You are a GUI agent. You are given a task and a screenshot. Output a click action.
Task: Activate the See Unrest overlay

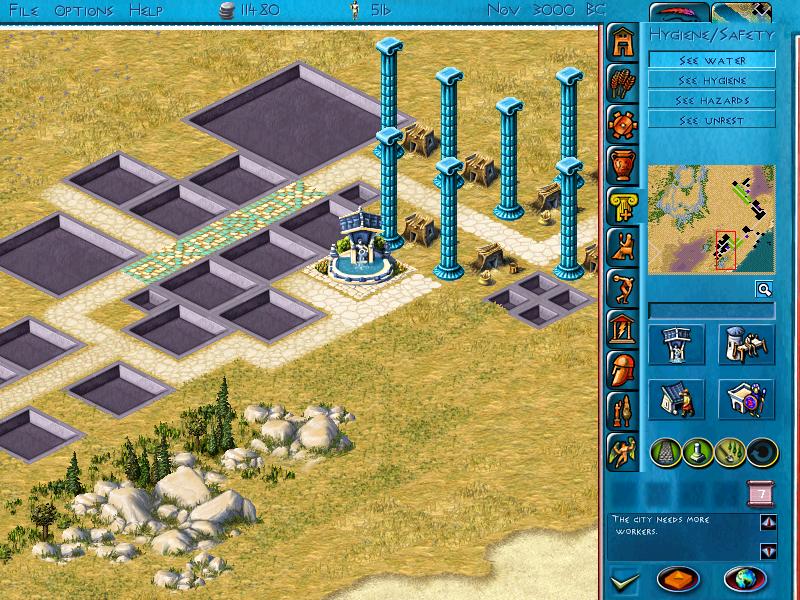point(711,120)
